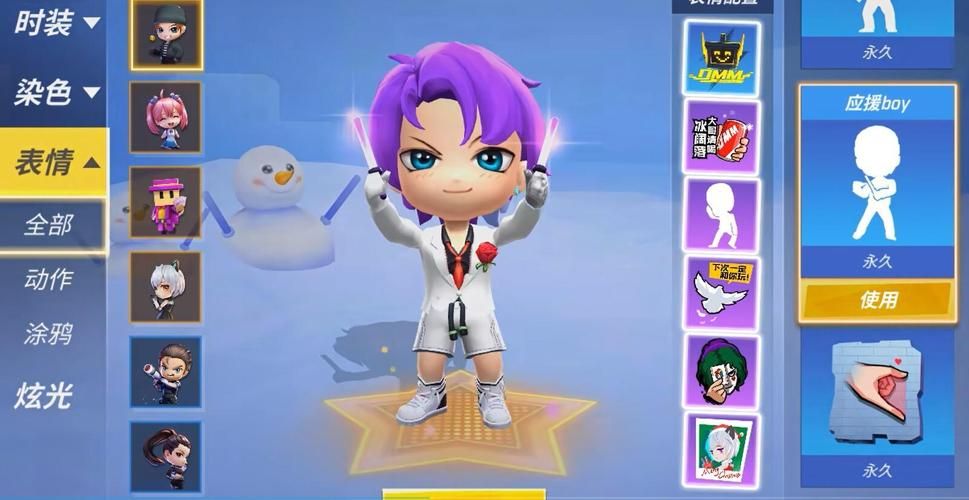Viewport: 969px width, 500px height.
Task: Expand the 时装 category
Action: pos(55,23)
